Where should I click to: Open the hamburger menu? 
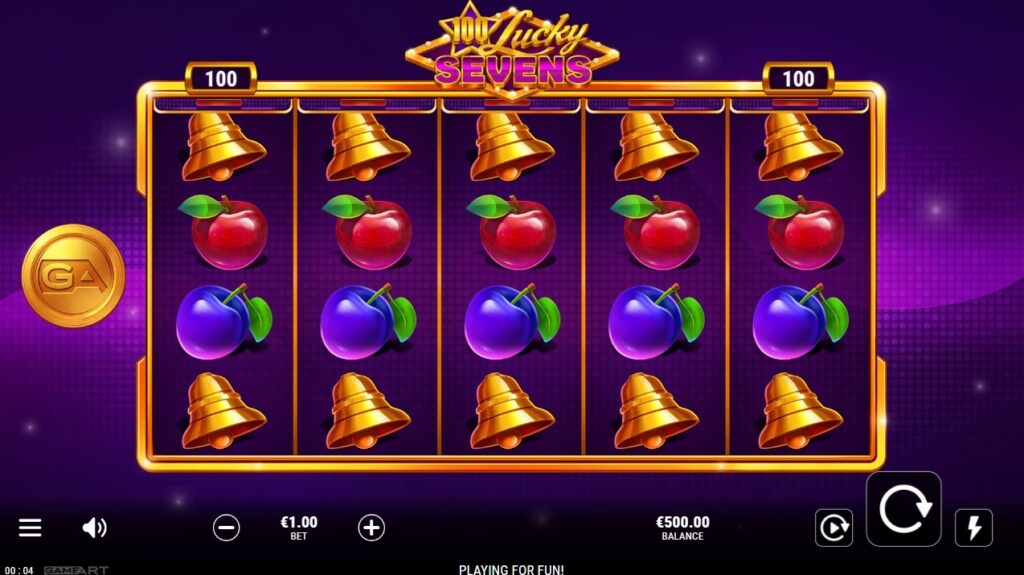pyautogui.click(x=31, y=527)
